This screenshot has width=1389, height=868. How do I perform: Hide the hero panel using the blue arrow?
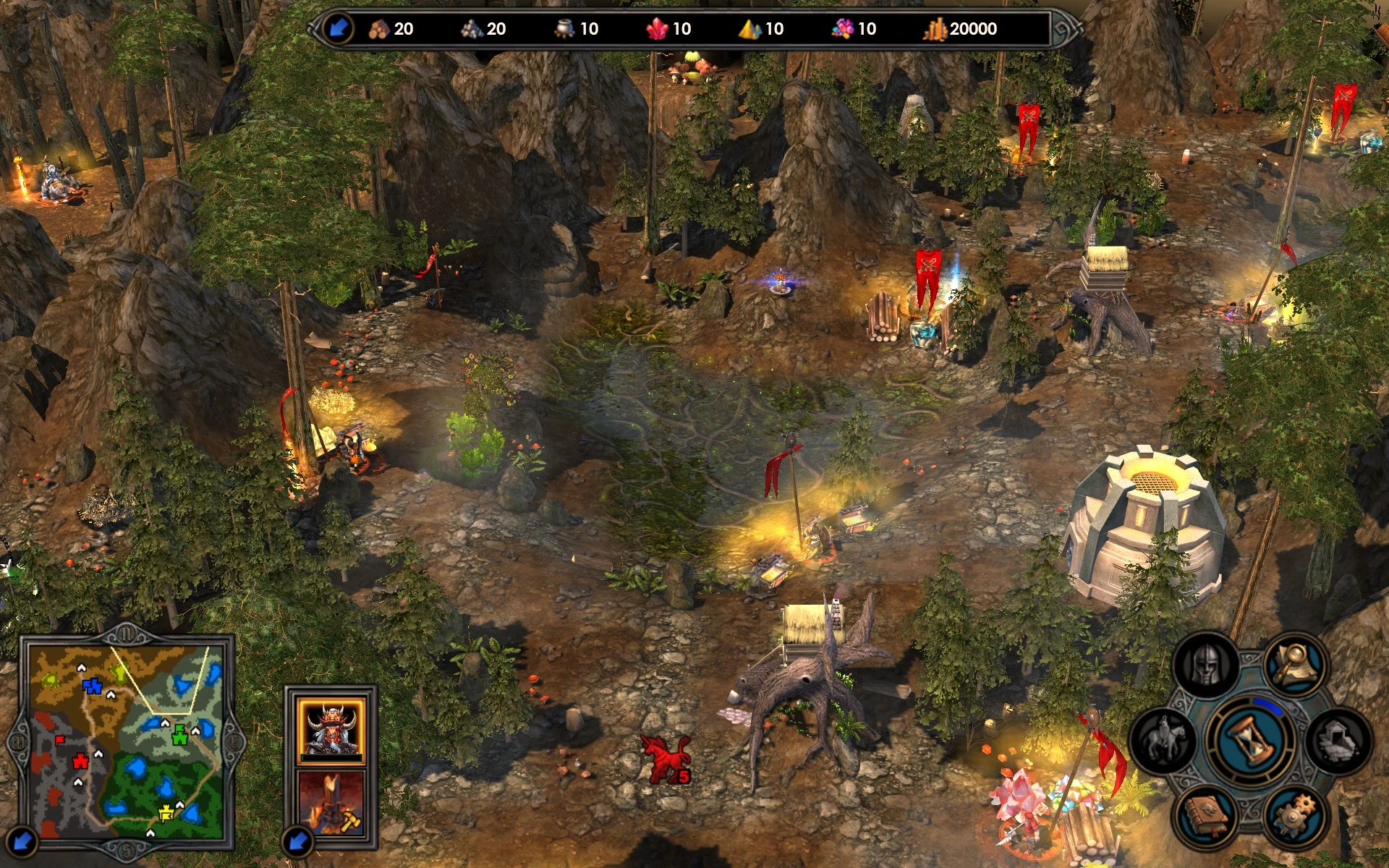pyautogui.click(x=297, y=841)
